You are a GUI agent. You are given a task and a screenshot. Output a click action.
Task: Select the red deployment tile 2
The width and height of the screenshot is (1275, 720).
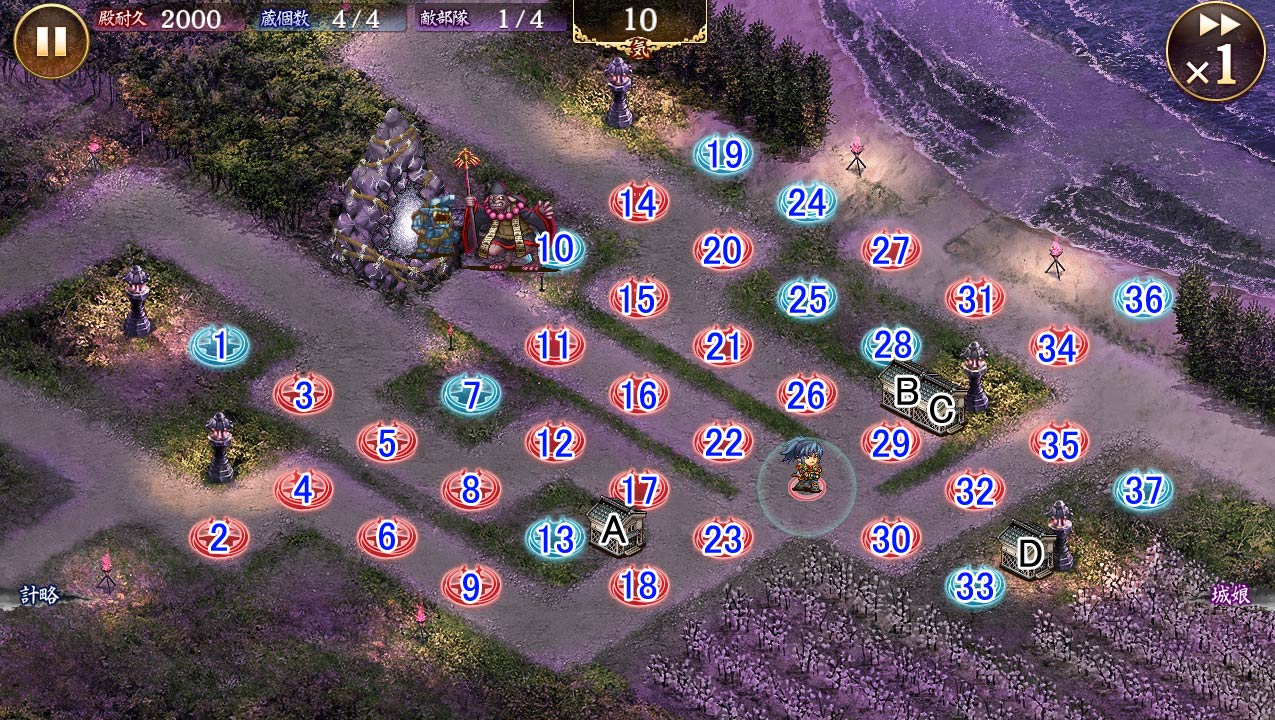219,538
